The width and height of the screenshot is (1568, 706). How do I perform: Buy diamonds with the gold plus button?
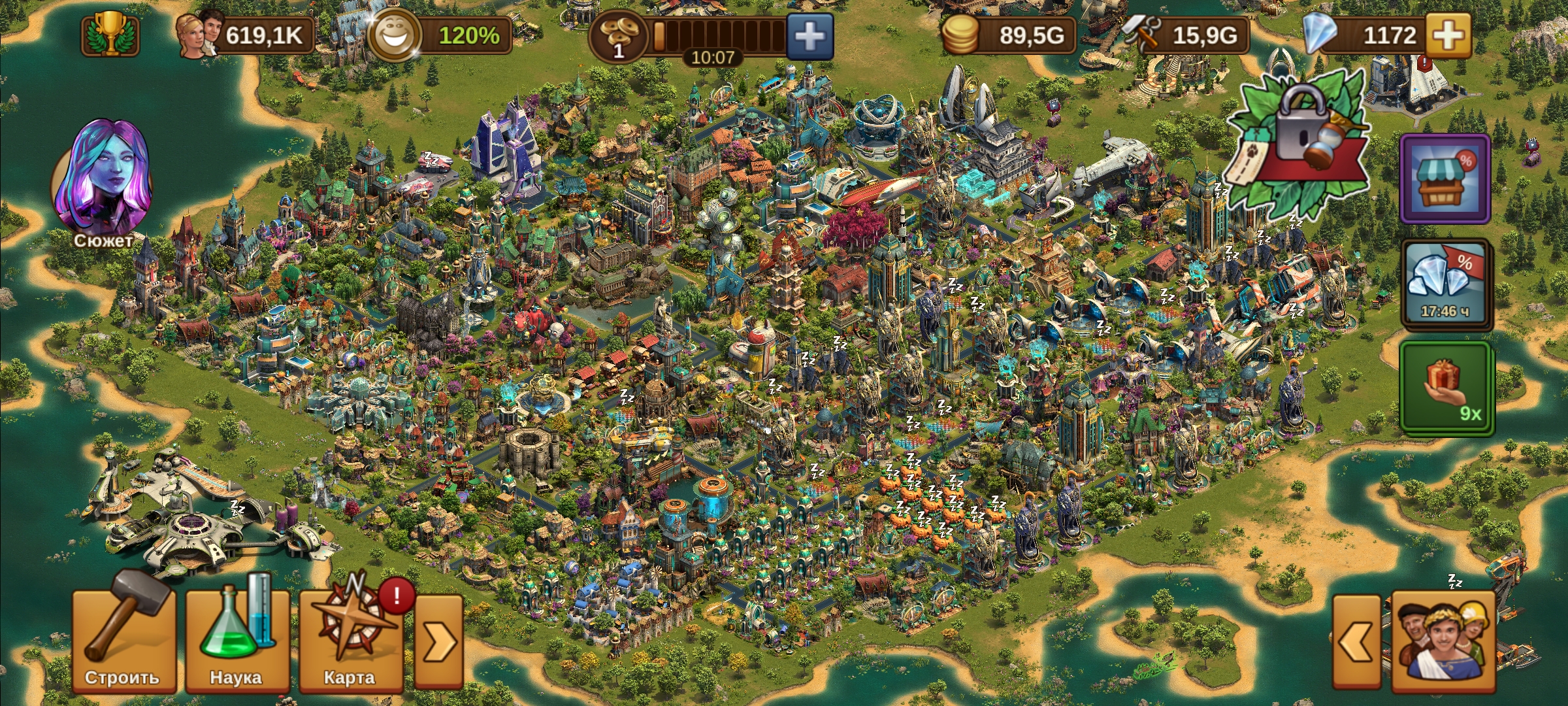[x=1448, y=35]
